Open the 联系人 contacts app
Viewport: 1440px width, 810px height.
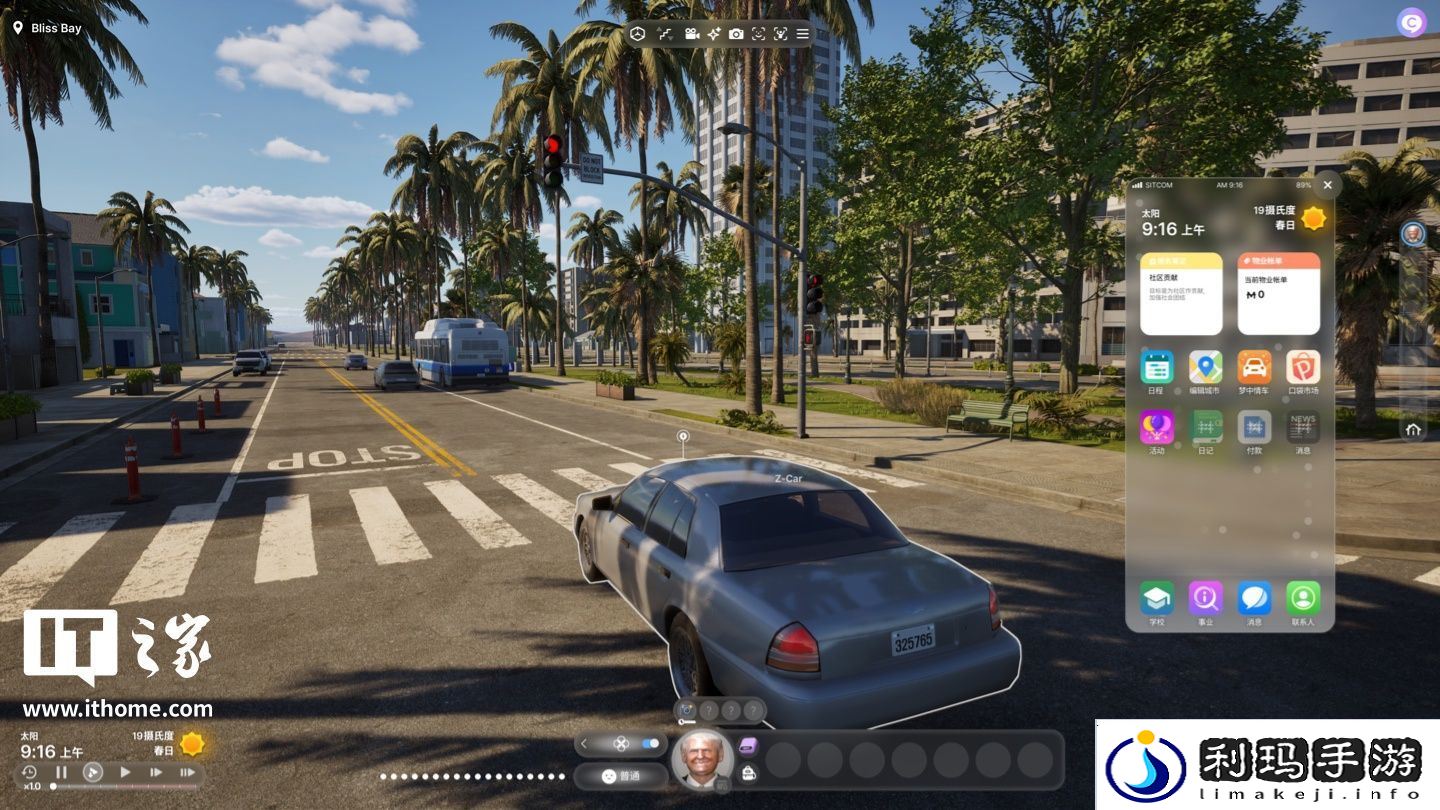click(x=1303, y=598)
